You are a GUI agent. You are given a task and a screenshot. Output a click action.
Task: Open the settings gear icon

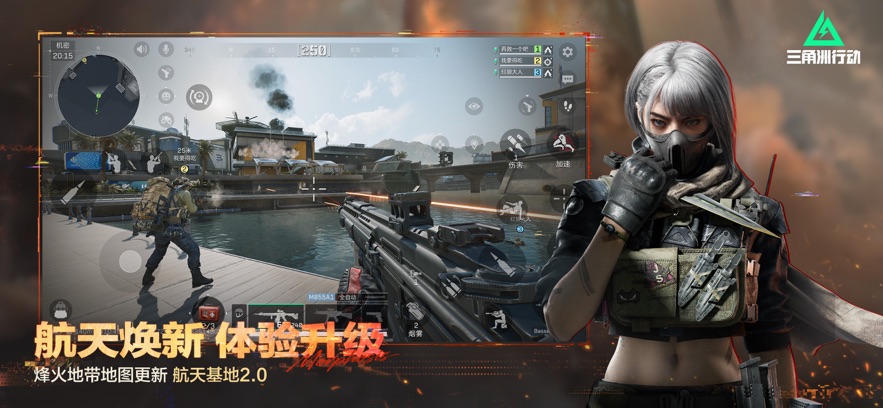pyautogui.click(x=568, y=52)
